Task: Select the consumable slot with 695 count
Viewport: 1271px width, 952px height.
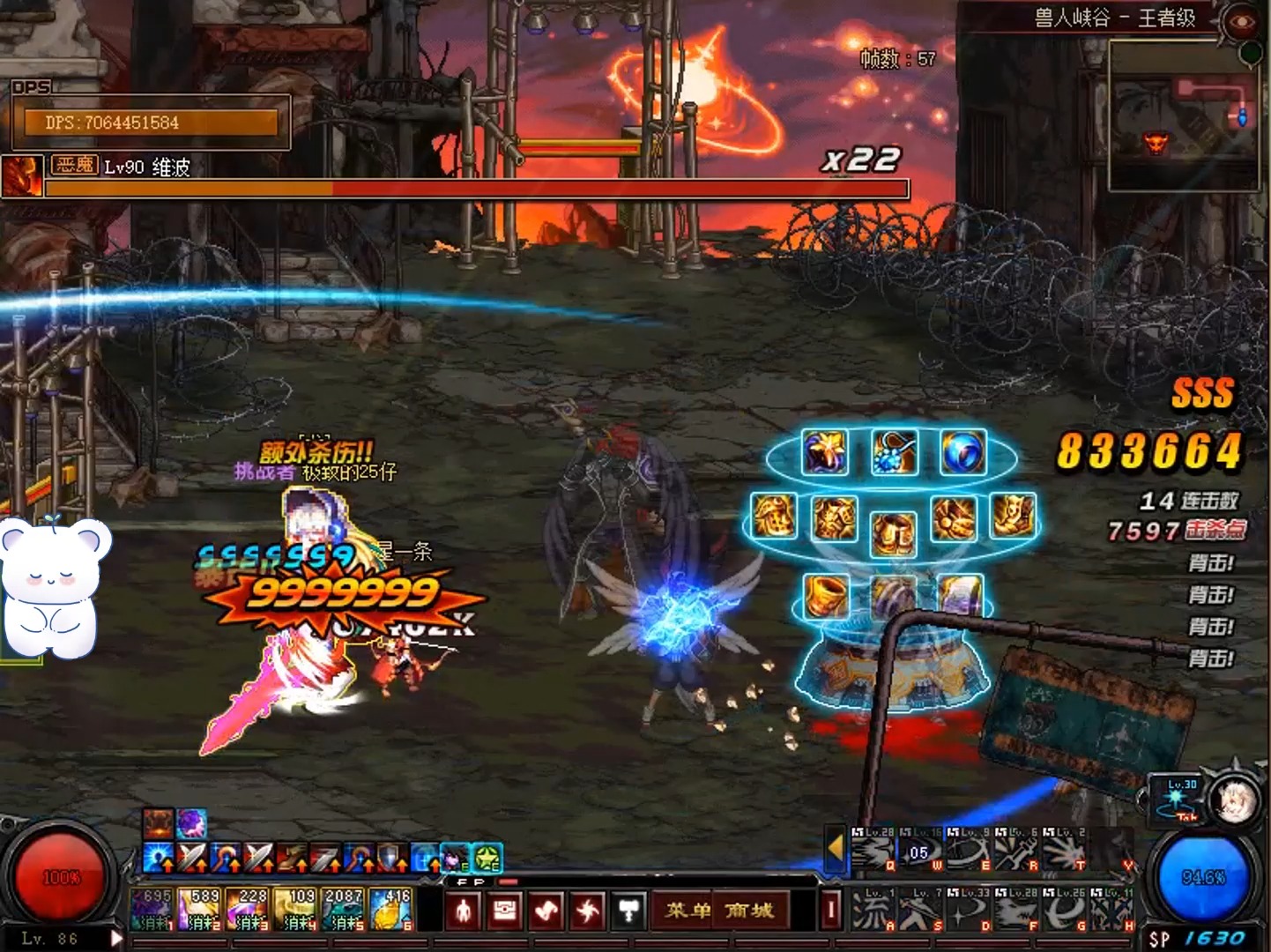Action: click(x=152, y=910)
